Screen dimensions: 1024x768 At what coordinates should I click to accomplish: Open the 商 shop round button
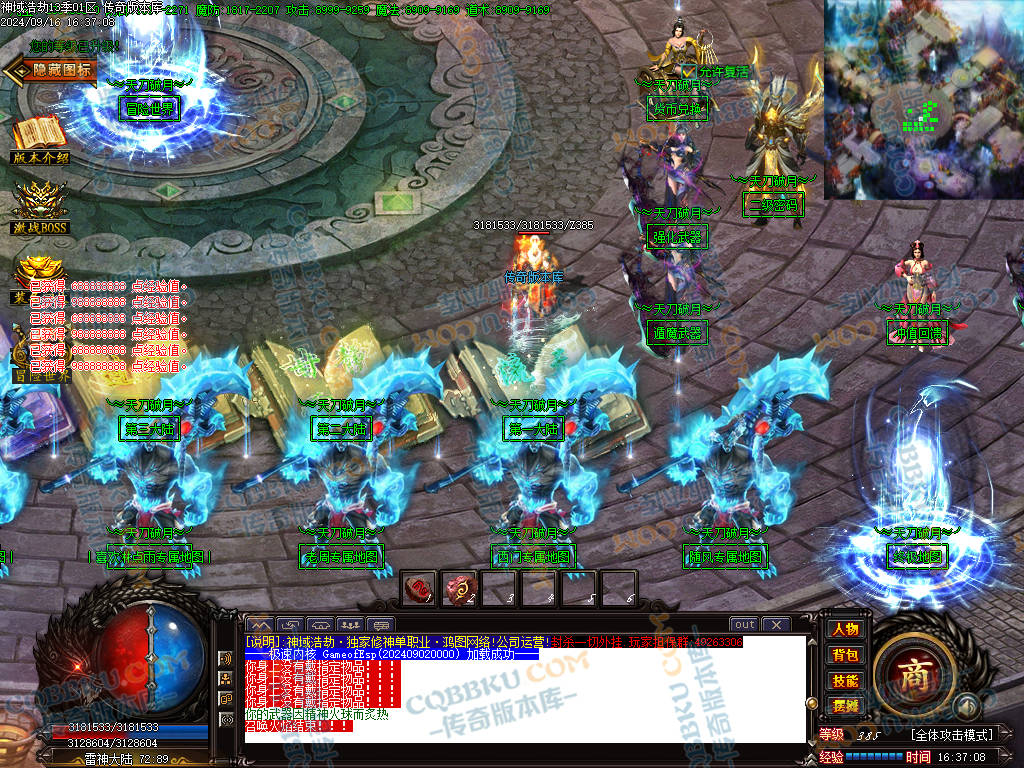tap(912, 671)
